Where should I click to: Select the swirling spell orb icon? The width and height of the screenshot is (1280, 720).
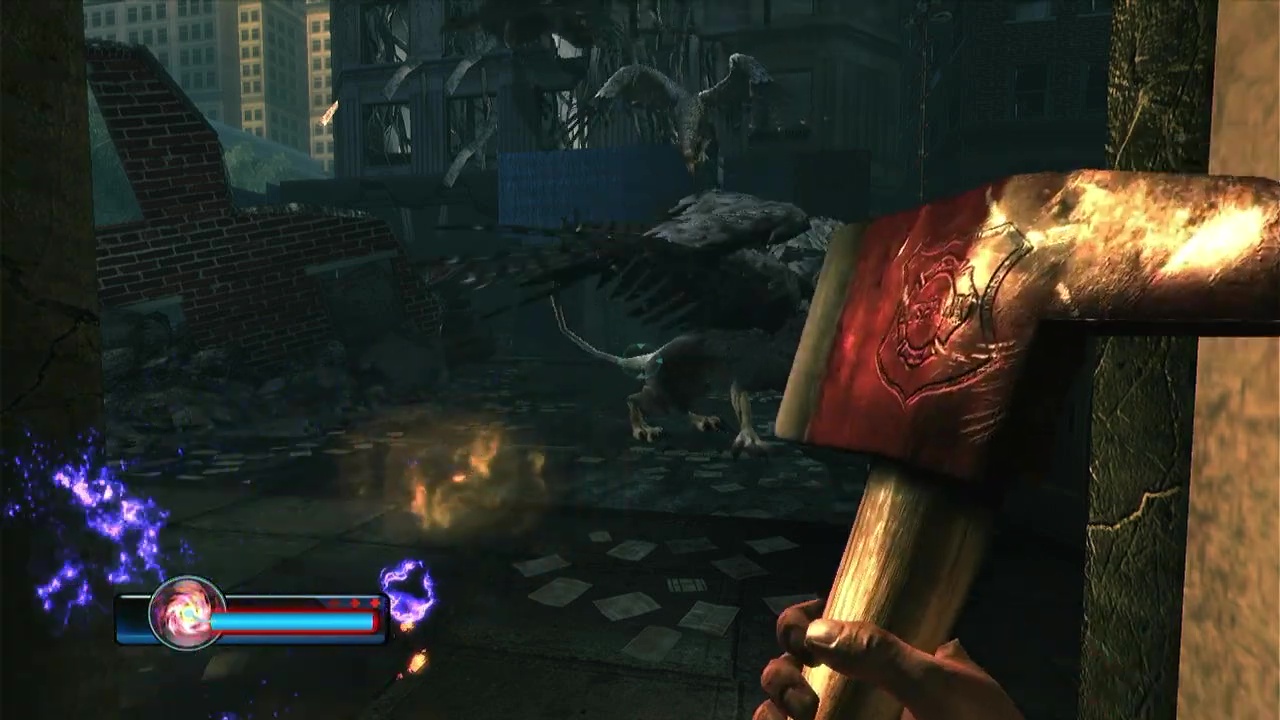click(x=186, y=612)
